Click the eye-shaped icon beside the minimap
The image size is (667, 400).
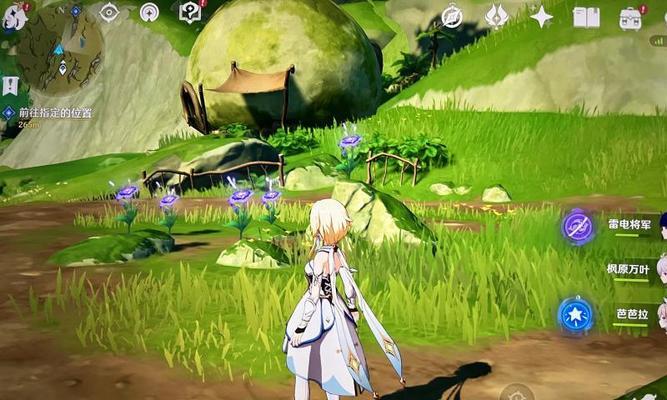point(109,13)
